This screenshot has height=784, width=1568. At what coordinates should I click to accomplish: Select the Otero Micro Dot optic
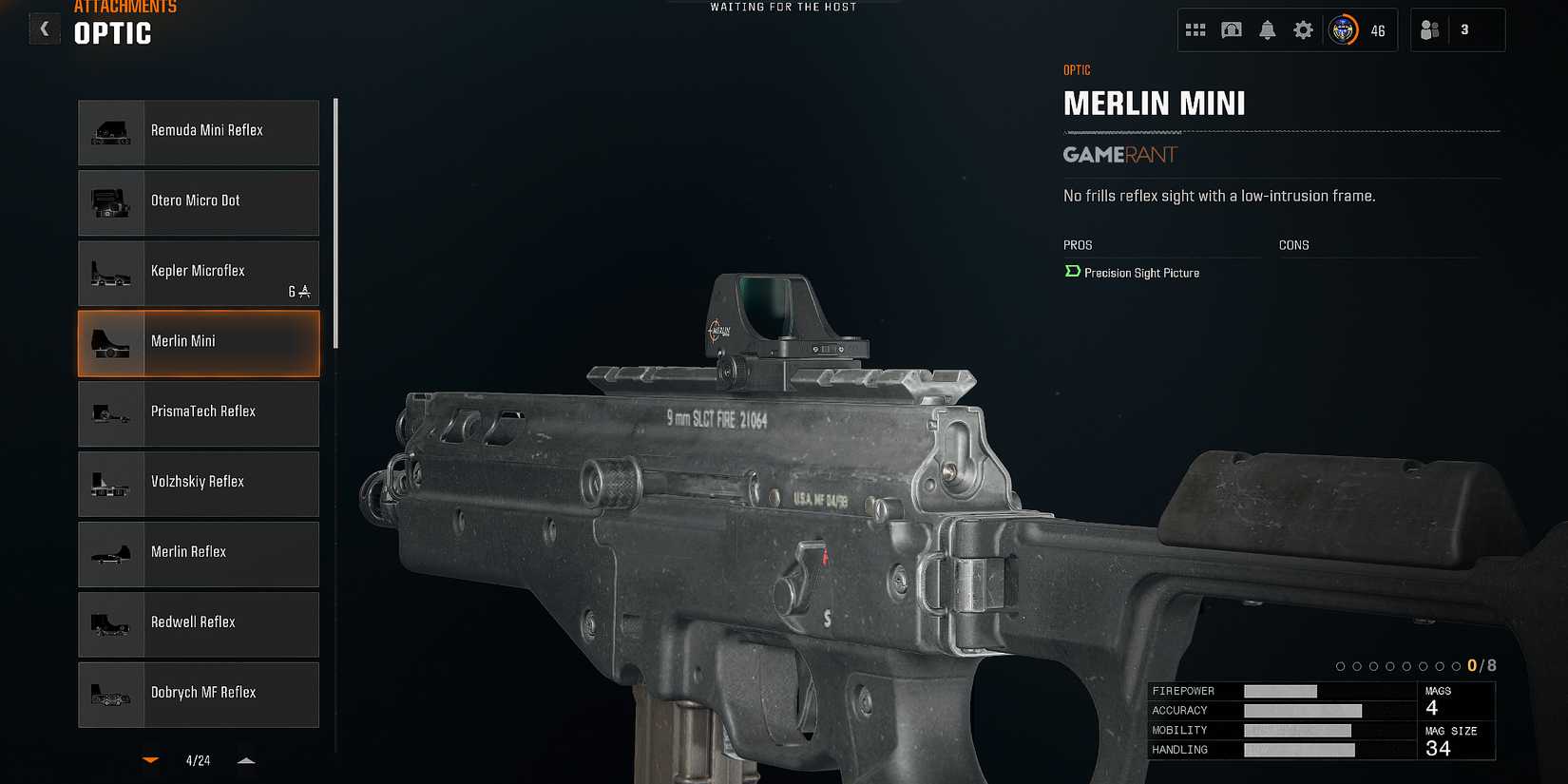(x=198, y=202)
